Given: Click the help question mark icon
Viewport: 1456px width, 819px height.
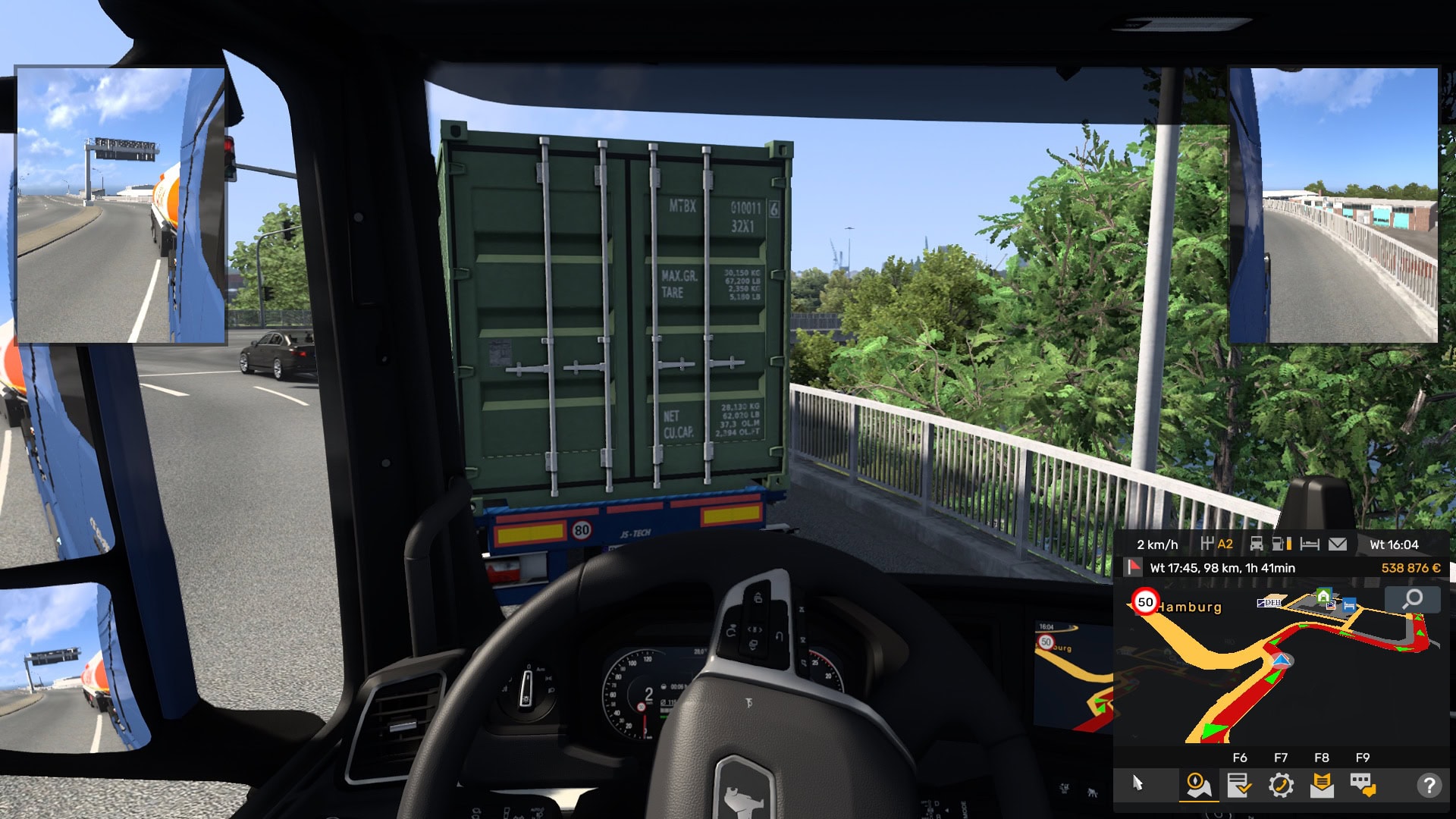Looking at the screenshot, I should pyautogui.click(x=1429, y=783).
